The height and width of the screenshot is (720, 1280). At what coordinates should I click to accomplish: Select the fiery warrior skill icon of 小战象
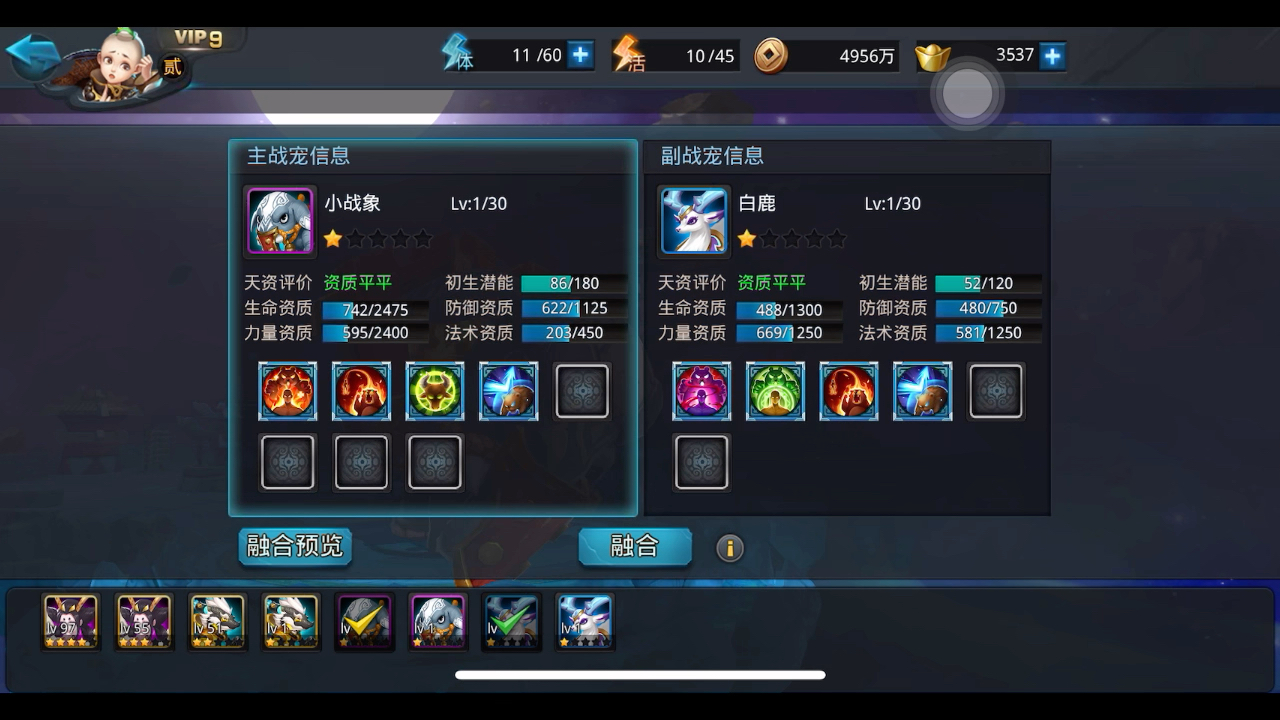287,390
